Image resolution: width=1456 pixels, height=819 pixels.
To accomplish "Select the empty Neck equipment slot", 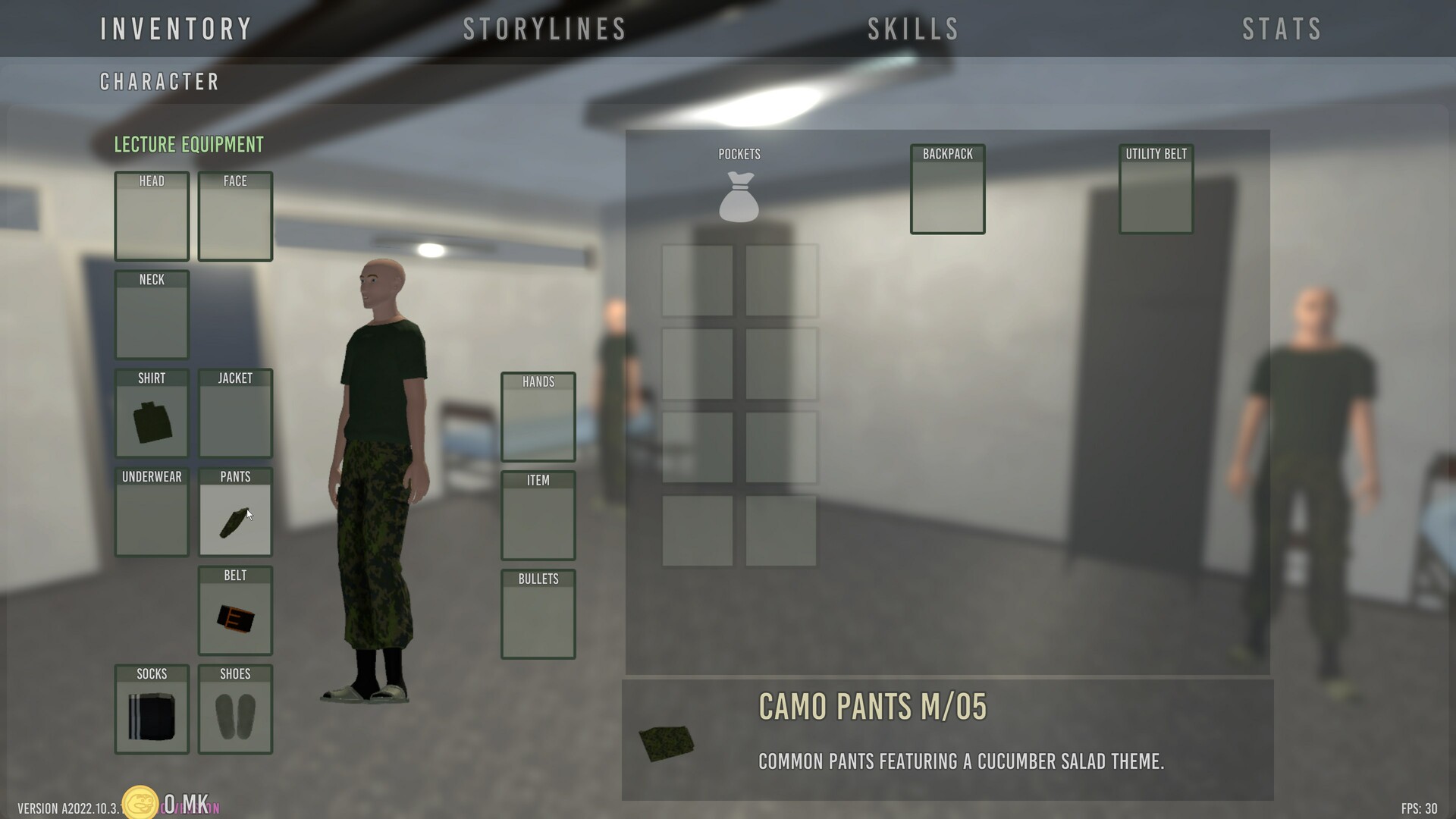I will pos(151,318).
